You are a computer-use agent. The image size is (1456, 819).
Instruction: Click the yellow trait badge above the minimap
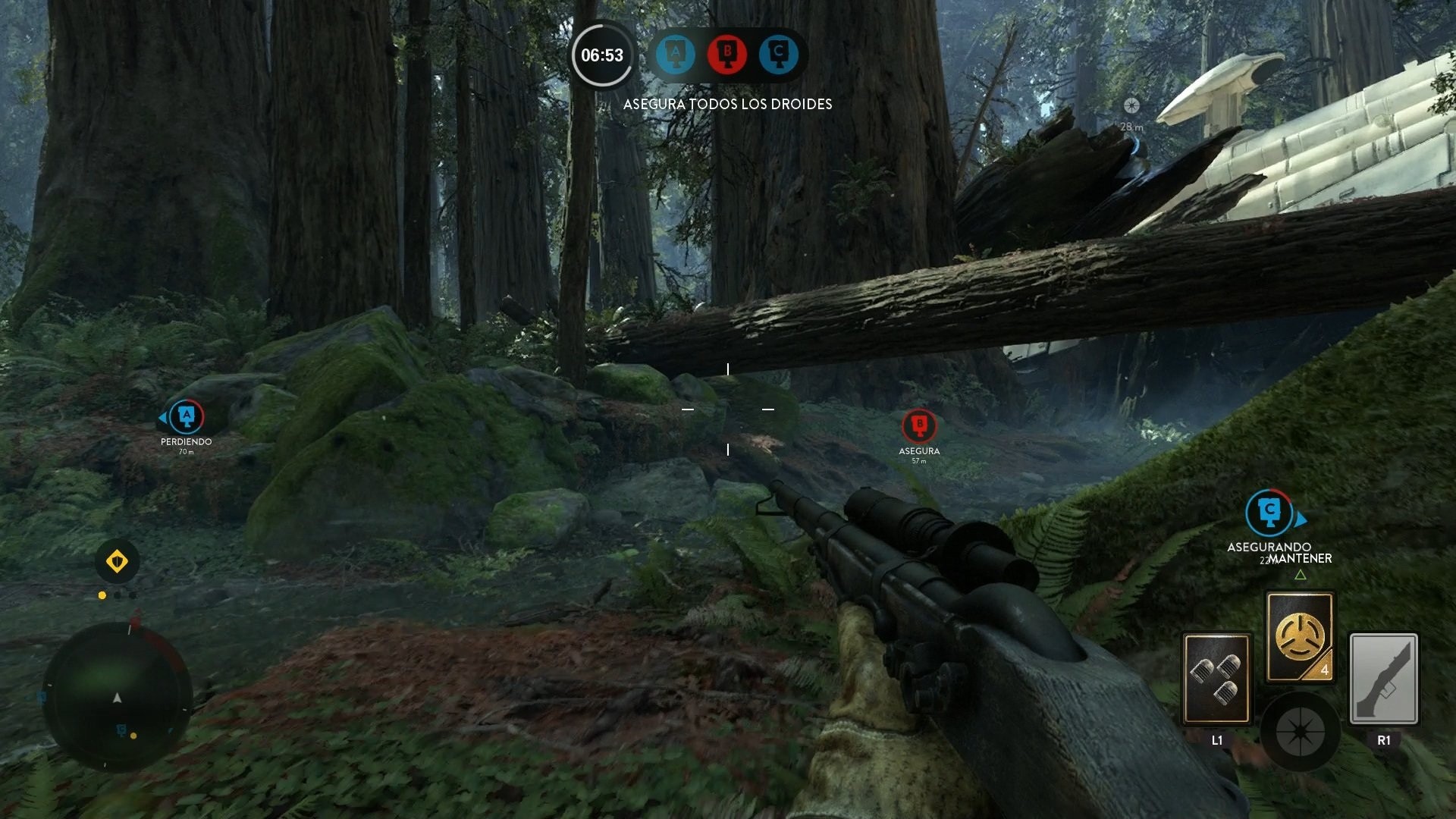[116, 561]
